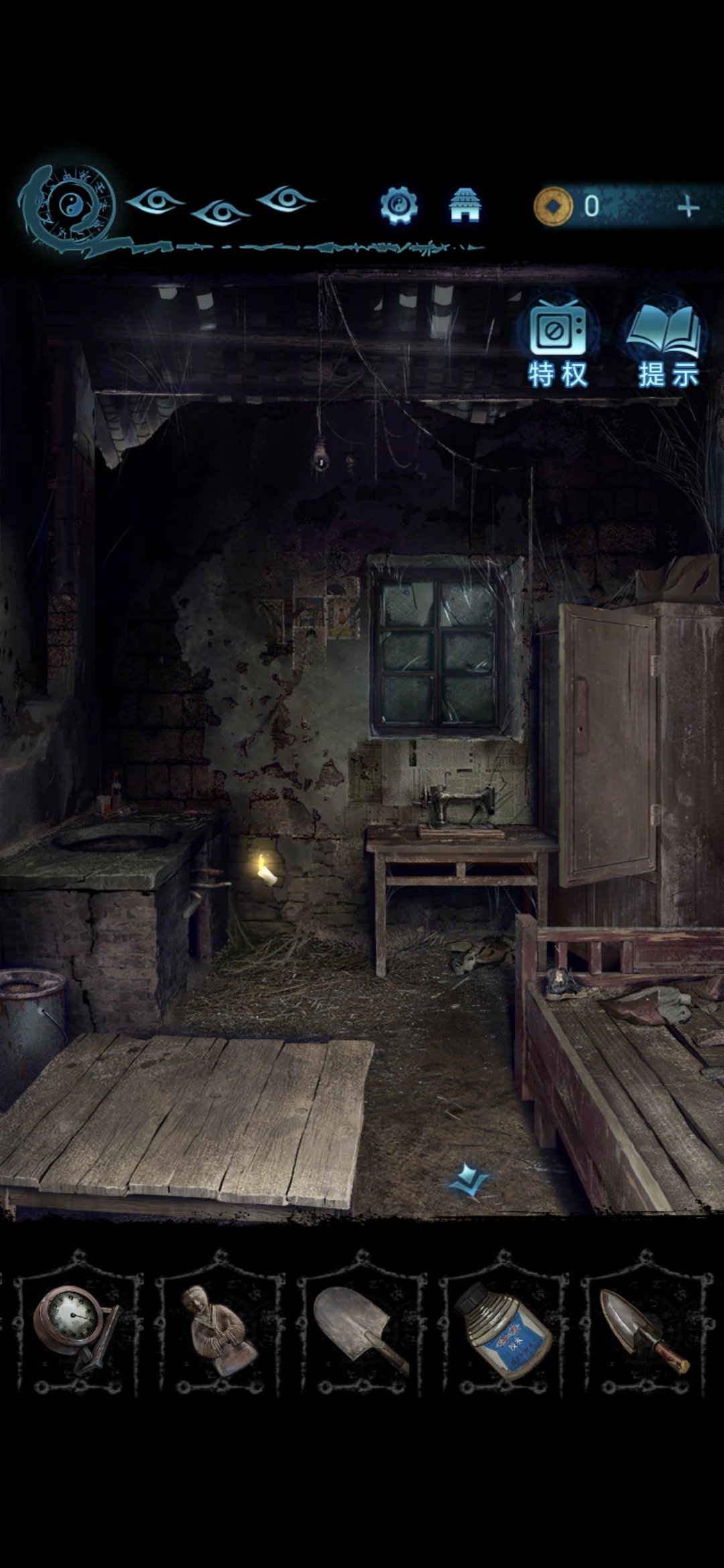The width and height of the screenshot is (724, 1568).
Task: Go to the home pagoda icon
Action: pyautogui.click(x=465, y=205)
